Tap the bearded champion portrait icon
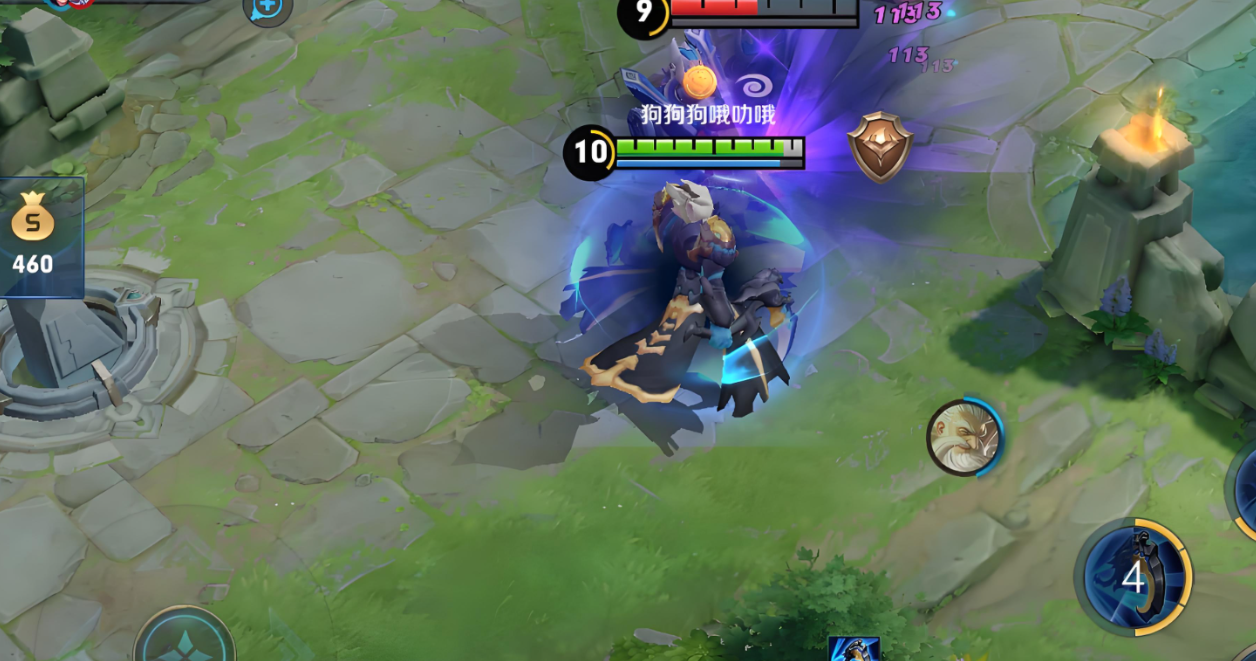Screen dimensions: 1256x661 coord(963,438)
